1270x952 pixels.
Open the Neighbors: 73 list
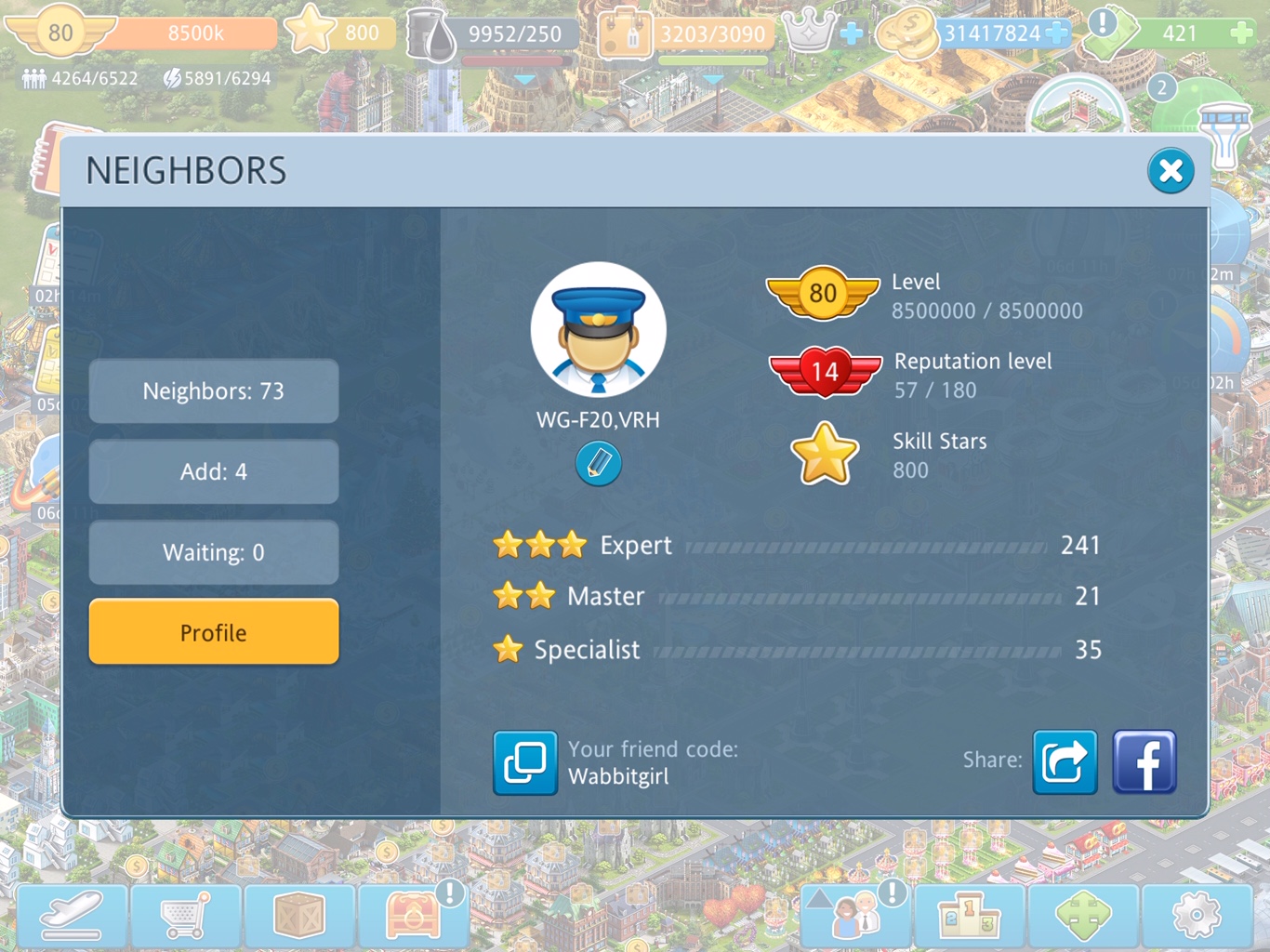(x=214, y=391)
